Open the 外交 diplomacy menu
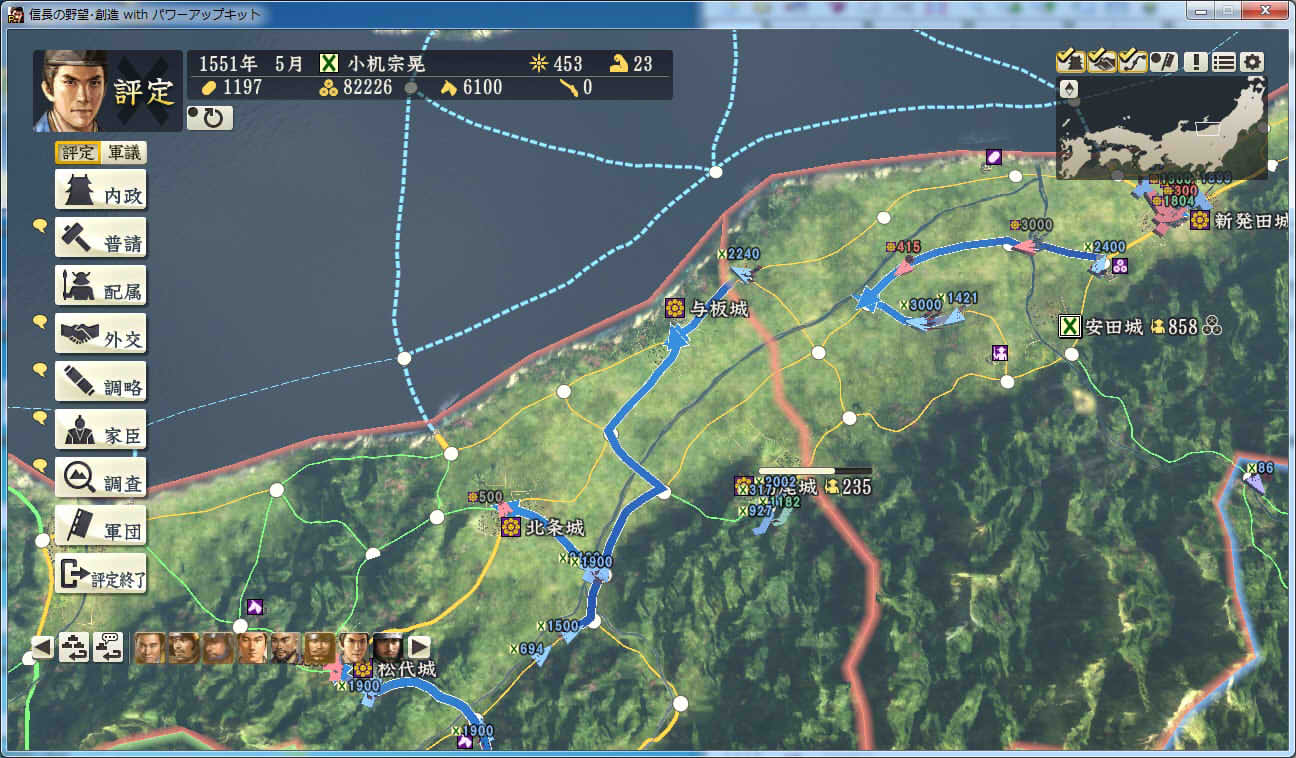Image resolution: width=1296 pixels, height=758 pixels. (100, 334)
